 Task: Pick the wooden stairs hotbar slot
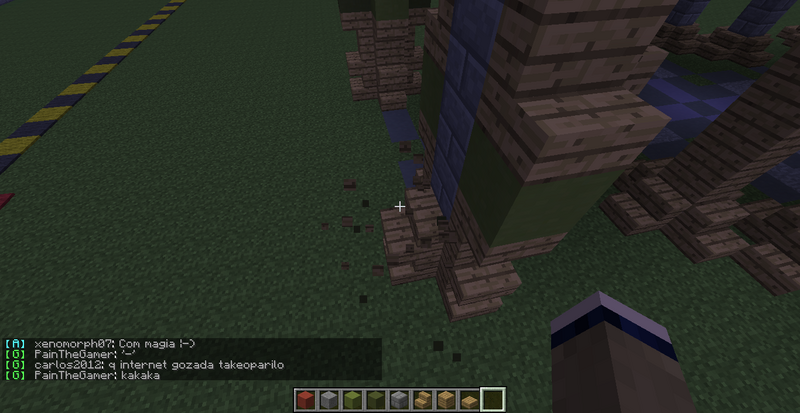(422, 400)
